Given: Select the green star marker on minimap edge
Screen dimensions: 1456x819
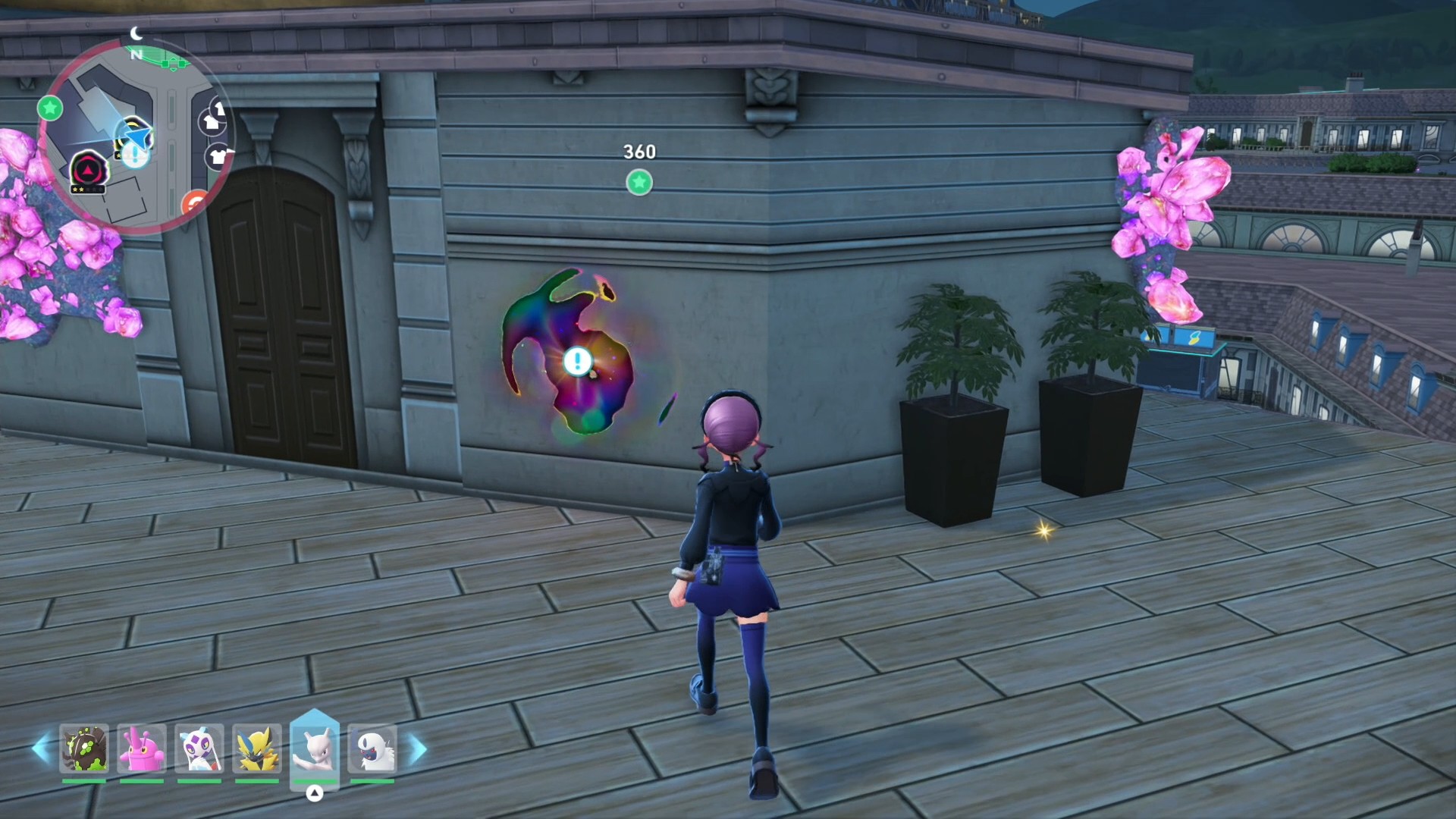Looking at the screenshot, I should point(50,108).
